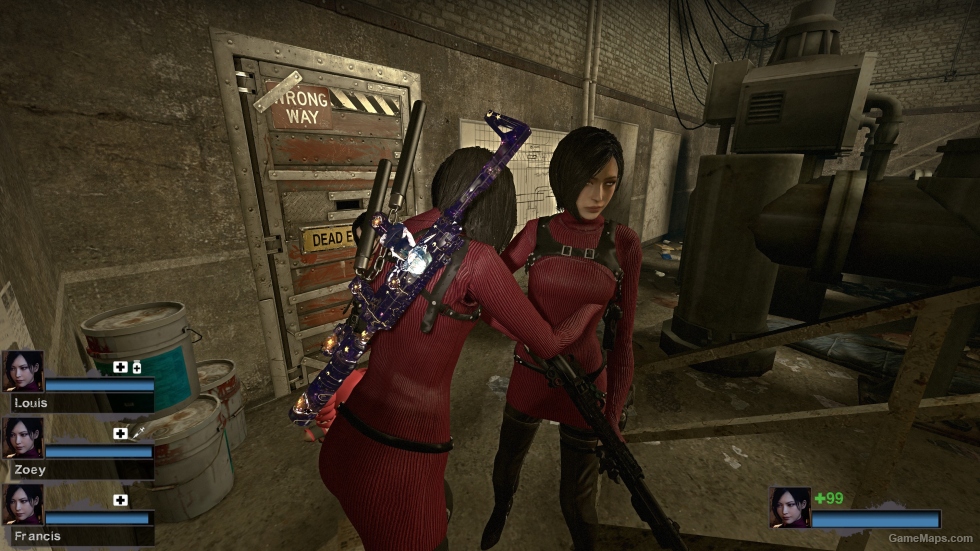The image size is (980, 551).
Task: Click your own player portrait
Action: (x=789, y=507)
